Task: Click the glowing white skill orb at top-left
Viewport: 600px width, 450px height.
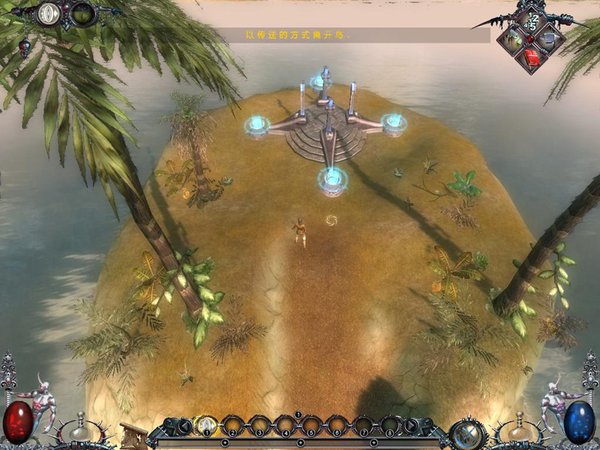Action: point(48,13)
